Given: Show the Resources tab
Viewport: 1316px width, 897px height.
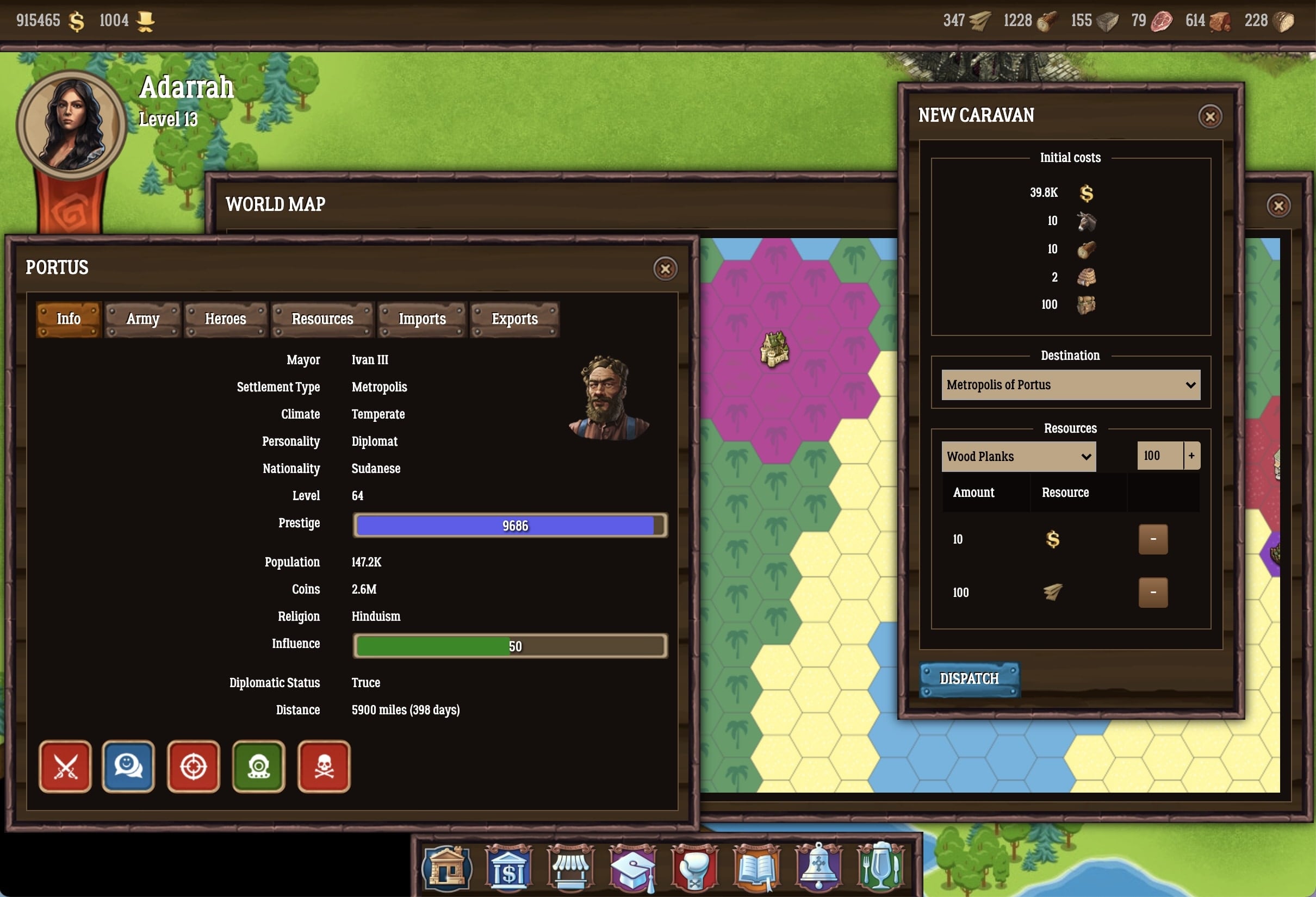Looking at the screenshot, I should (322, 319).
